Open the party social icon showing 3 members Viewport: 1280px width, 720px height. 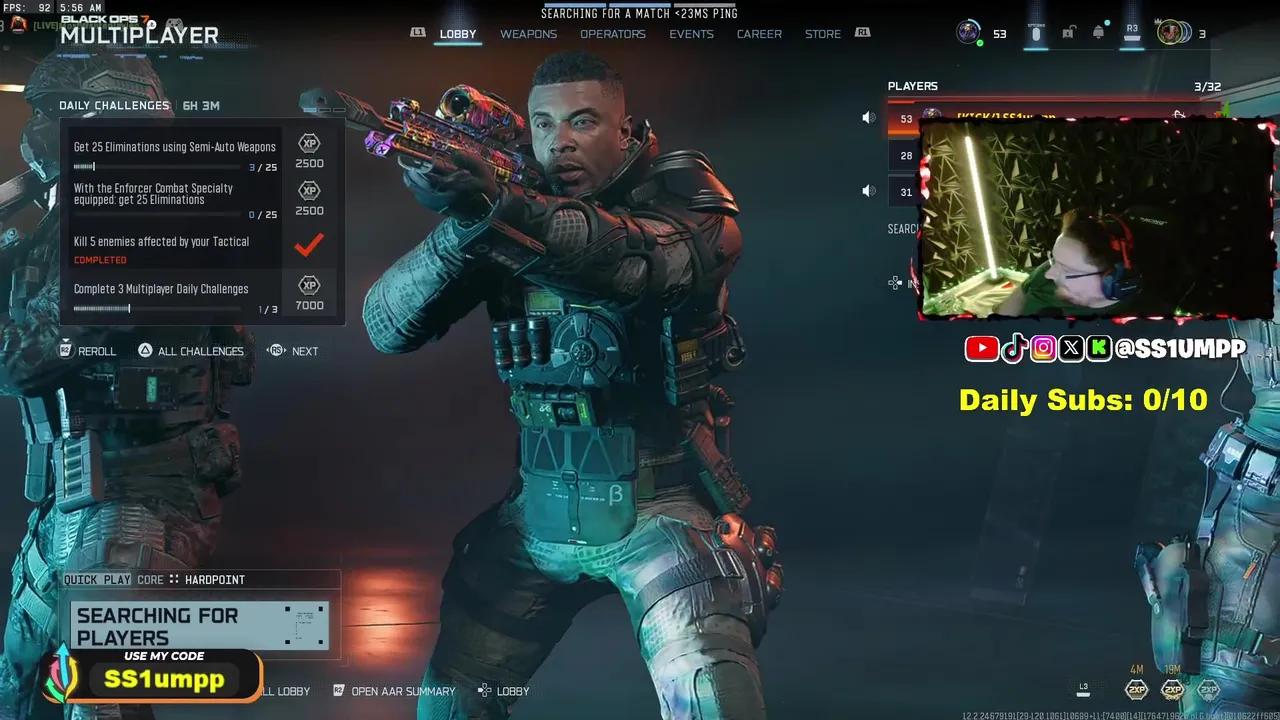click(x=1174, y=33)
